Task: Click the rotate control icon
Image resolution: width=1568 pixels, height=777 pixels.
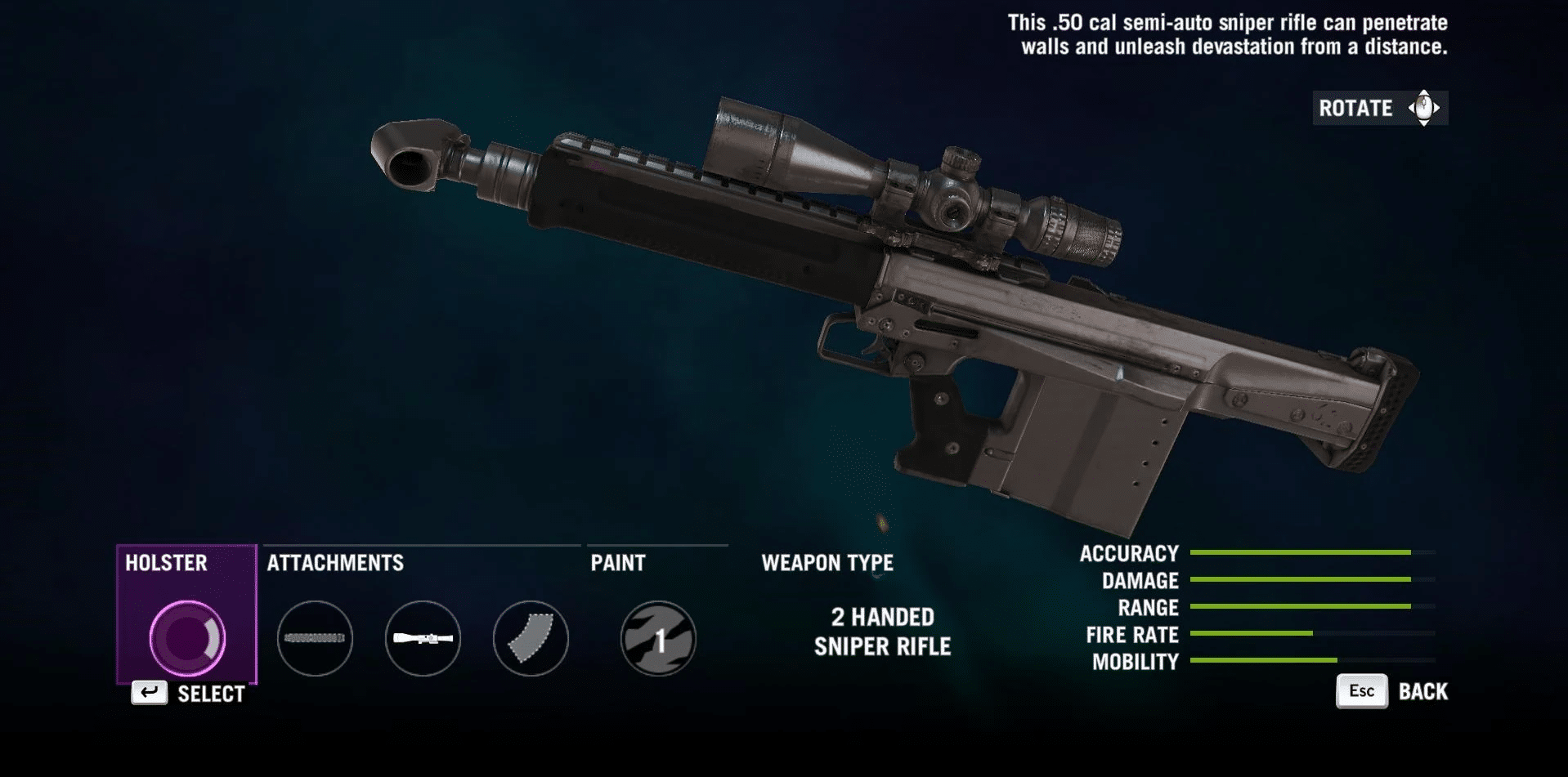Action: 1422,107
